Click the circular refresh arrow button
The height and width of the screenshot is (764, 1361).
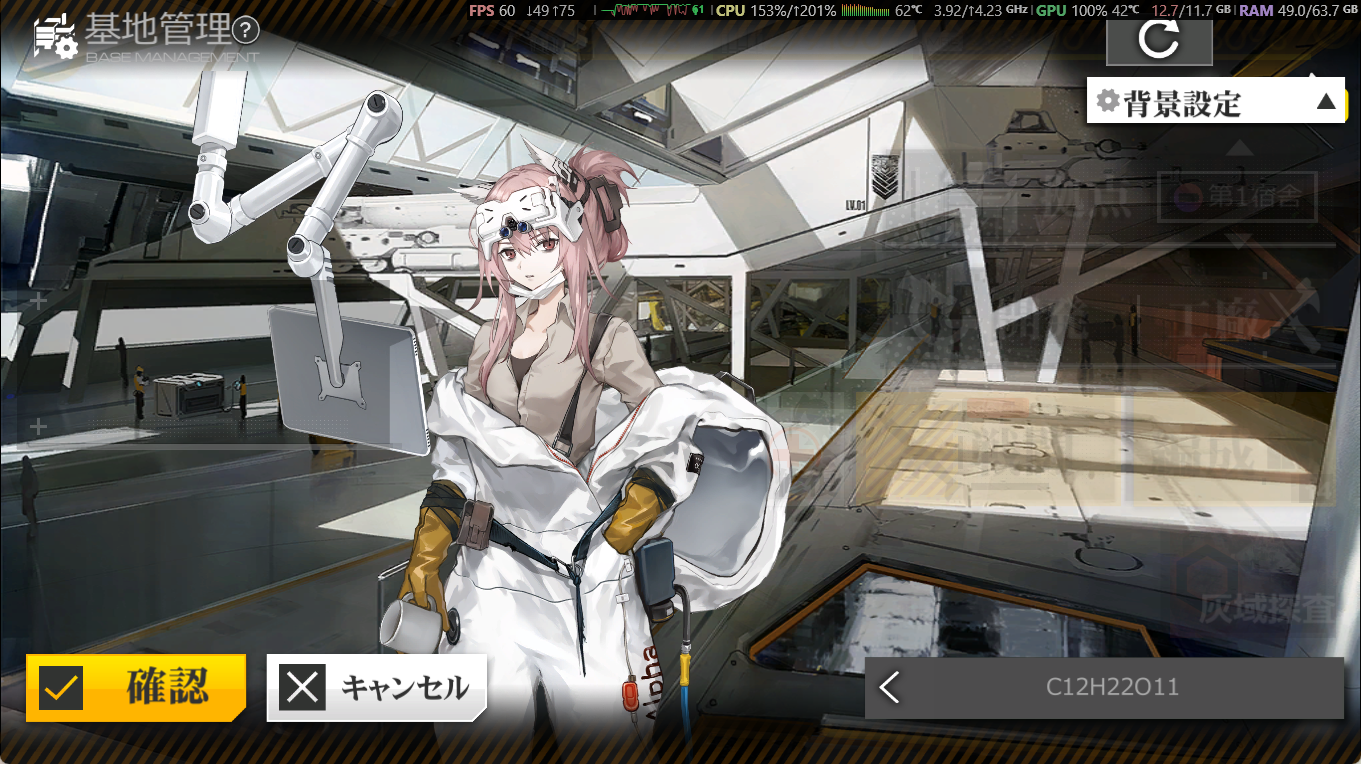[x=1159, y=40]
